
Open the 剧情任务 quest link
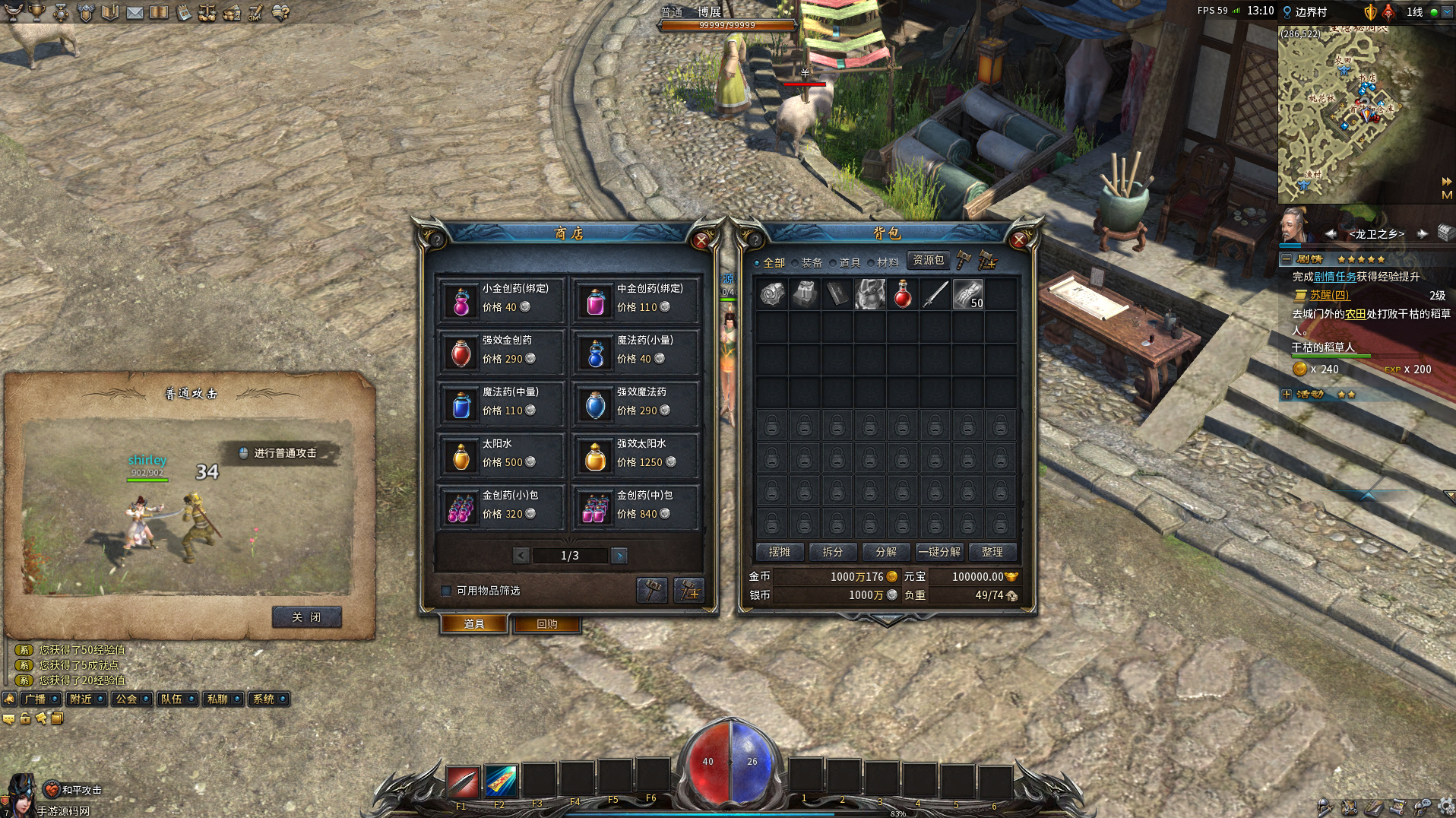pos(1335,277)
